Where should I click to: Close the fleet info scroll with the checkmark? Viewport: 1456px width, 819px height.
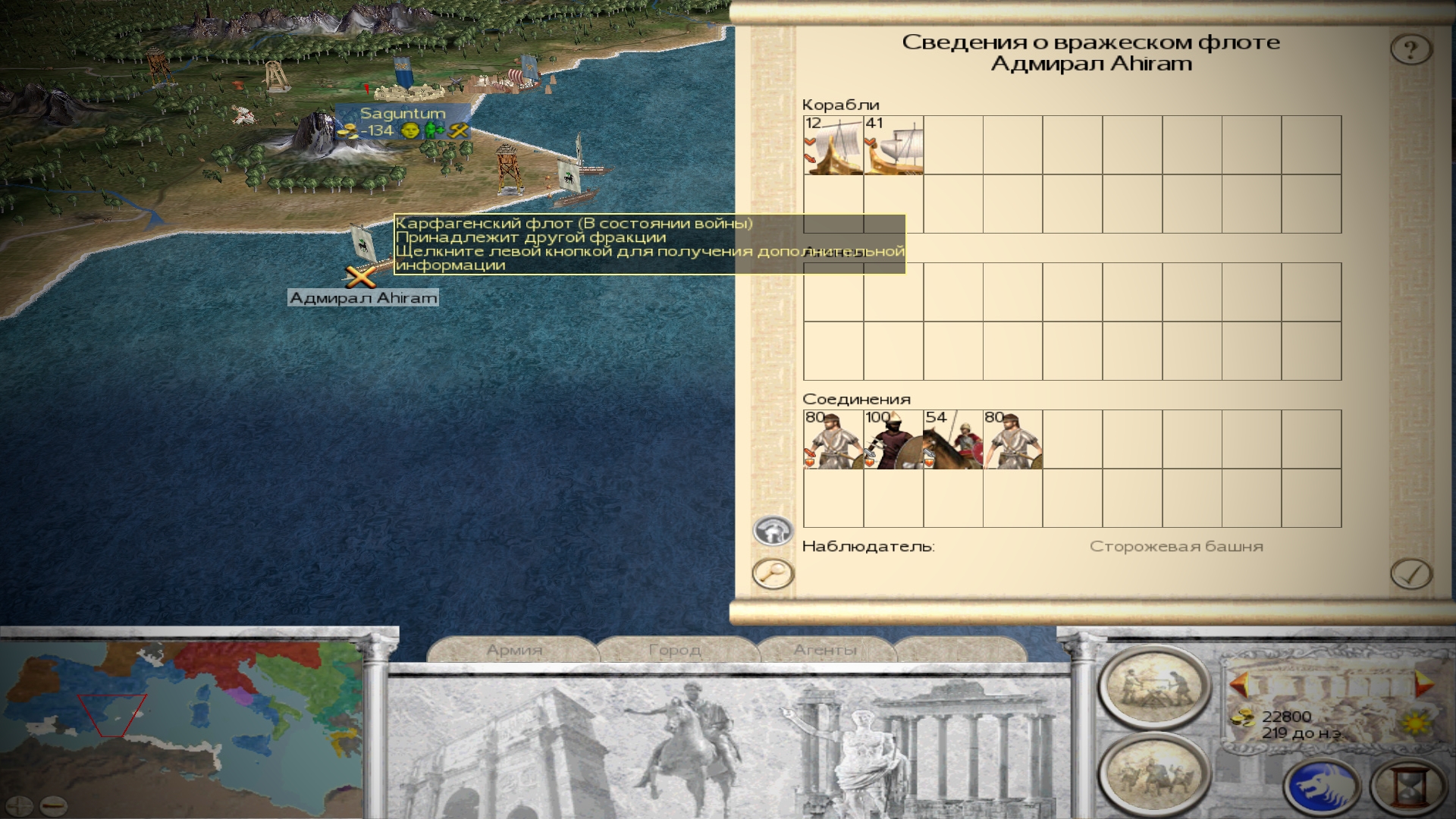(x=1410, y=574)
